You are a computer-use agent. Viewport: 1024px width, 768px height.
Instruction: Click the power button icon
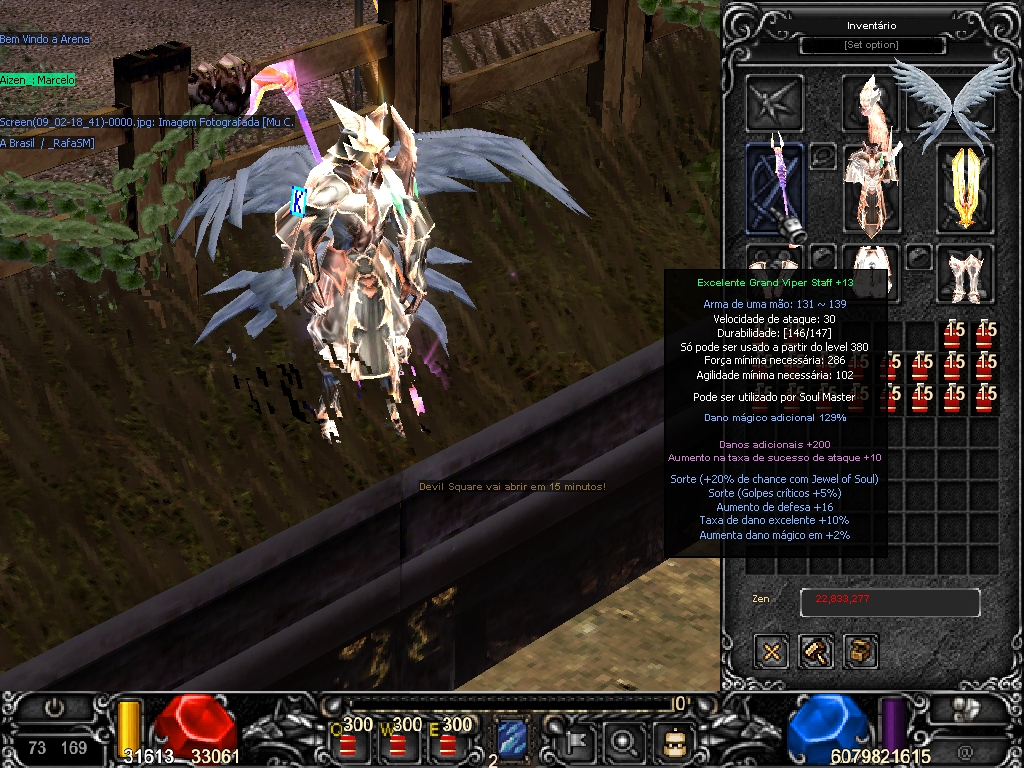pyautogui.click(x=55, y=708)
